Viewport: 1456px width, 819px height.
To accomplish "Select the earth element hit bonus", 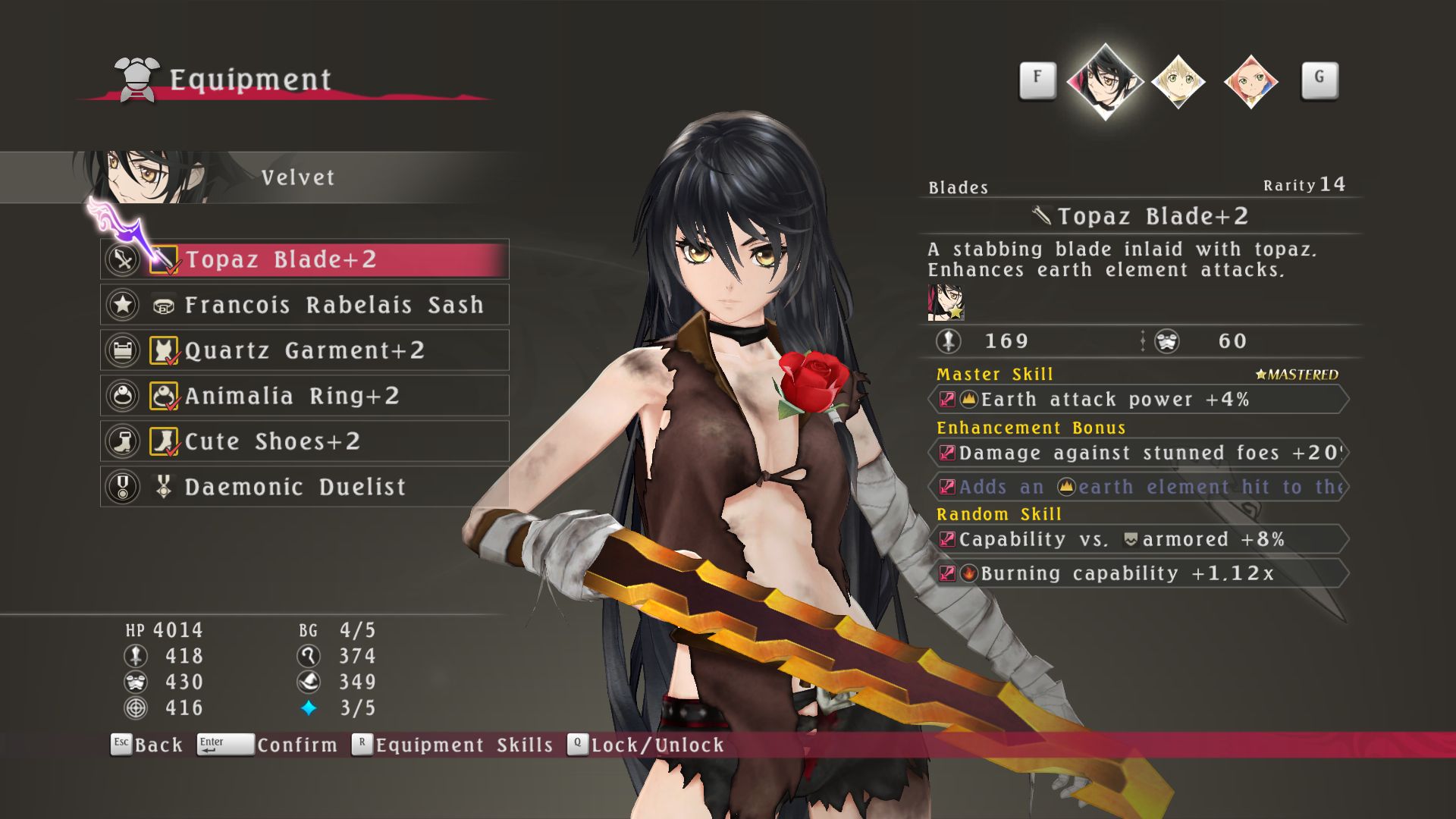I will (x=1137, y=487).
